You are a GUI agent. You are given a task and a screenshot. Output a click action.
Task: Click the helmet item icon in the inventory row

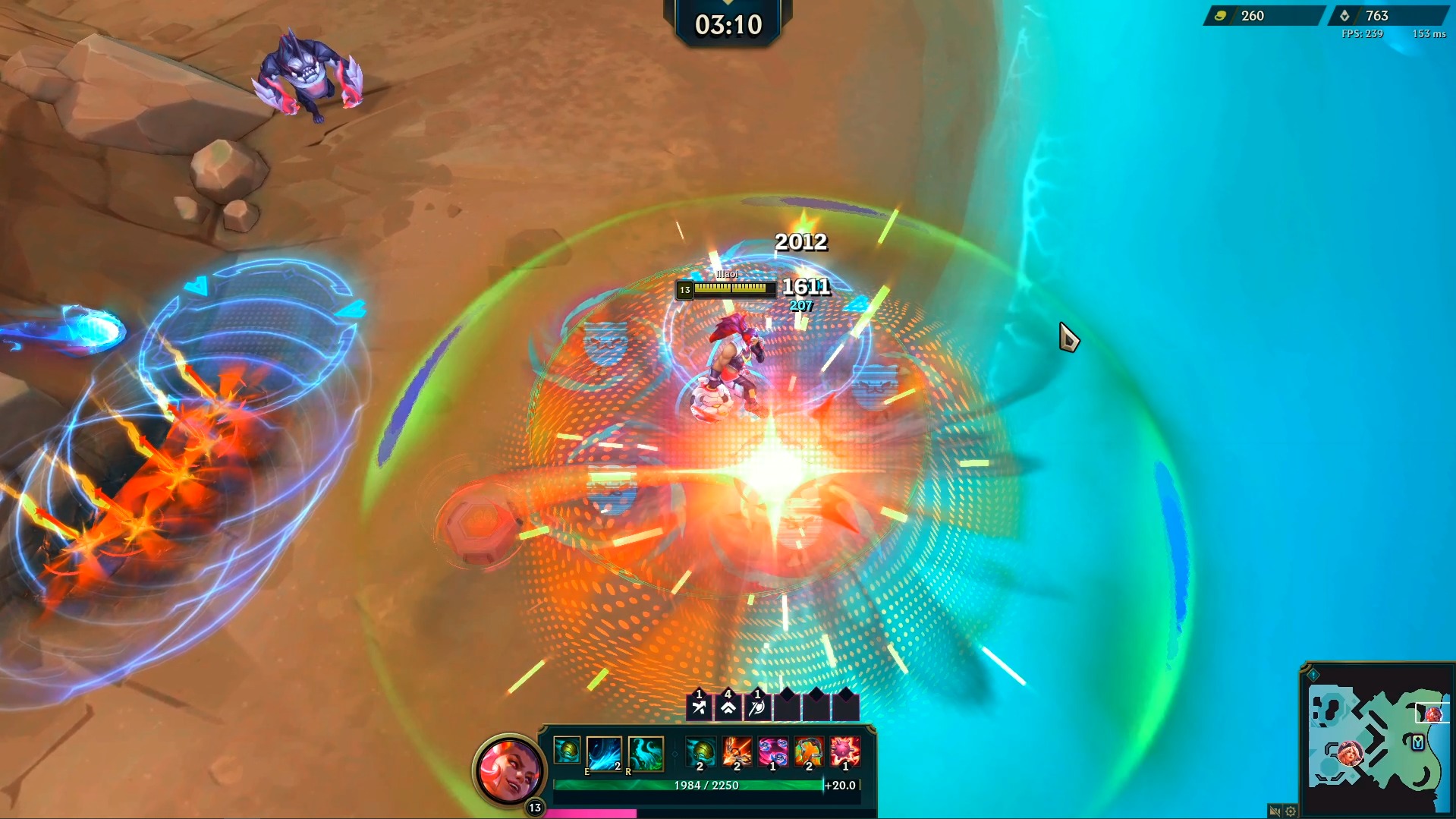pos(700,751)
